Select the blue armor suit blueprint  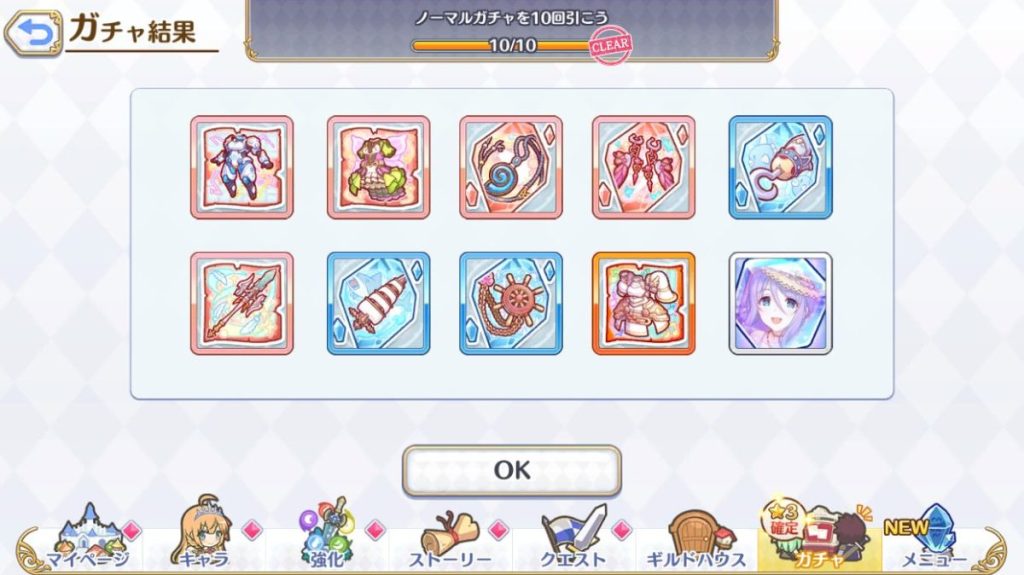pos(242,167)
